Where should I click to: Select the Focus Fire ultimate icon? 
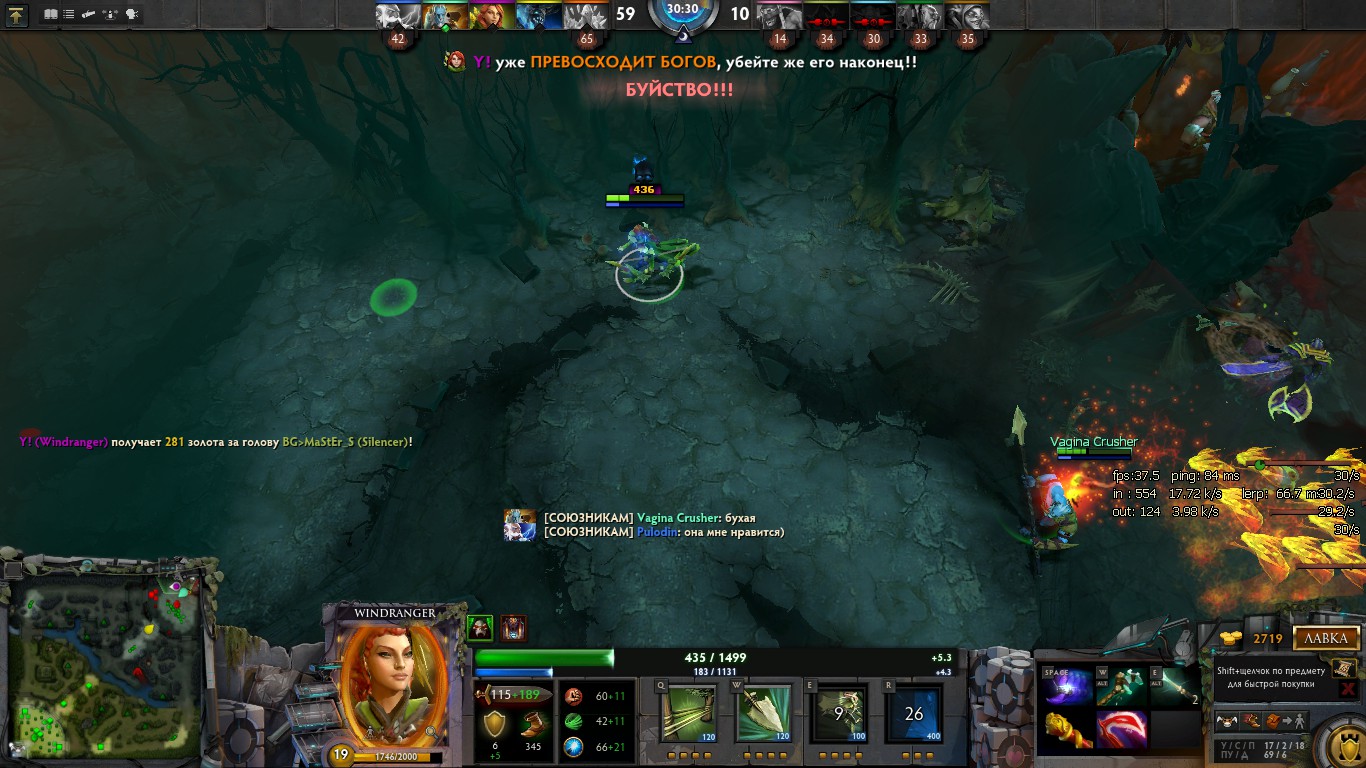[x=914, y=712]
